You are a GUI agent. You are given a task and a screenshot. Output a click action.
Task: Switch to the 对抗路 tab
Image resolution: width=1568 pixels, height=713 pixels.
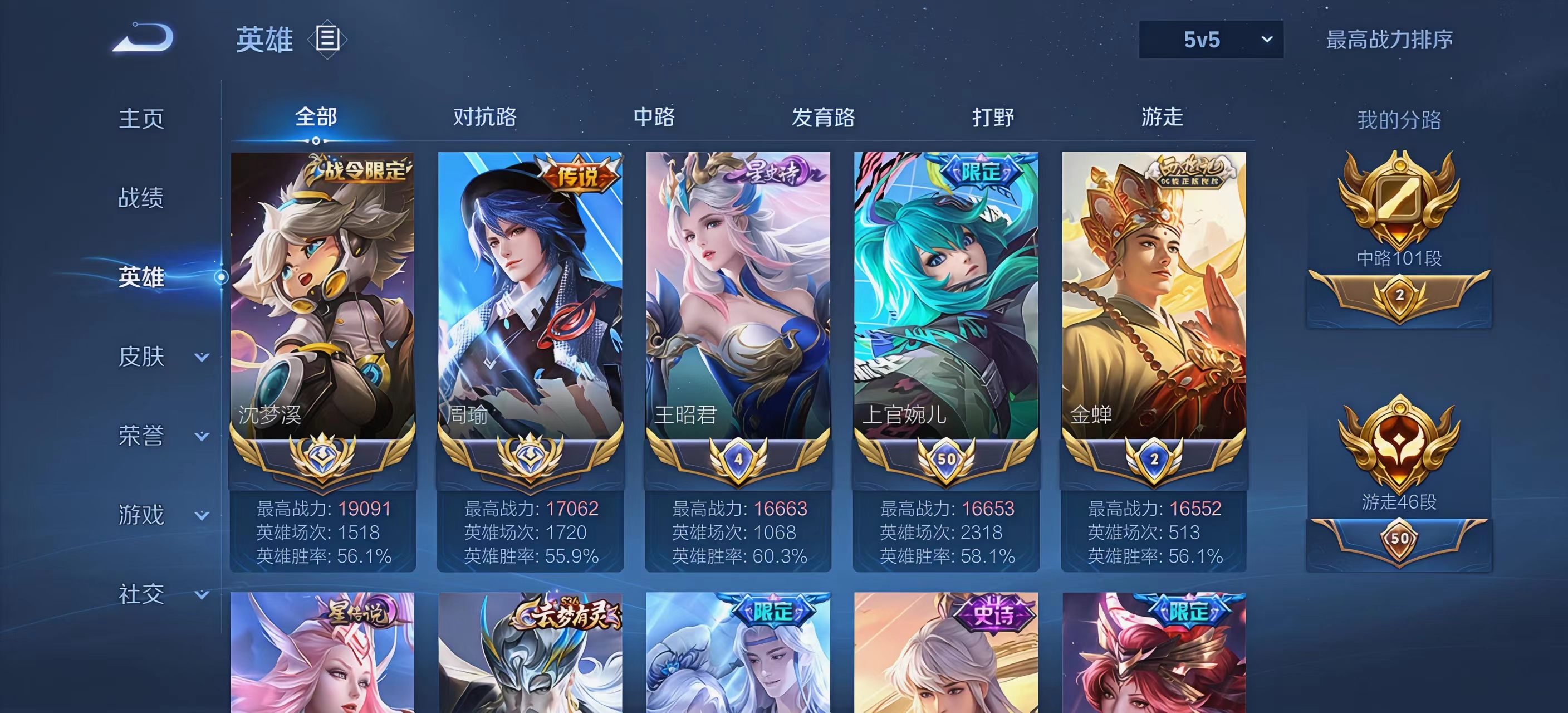484,117
